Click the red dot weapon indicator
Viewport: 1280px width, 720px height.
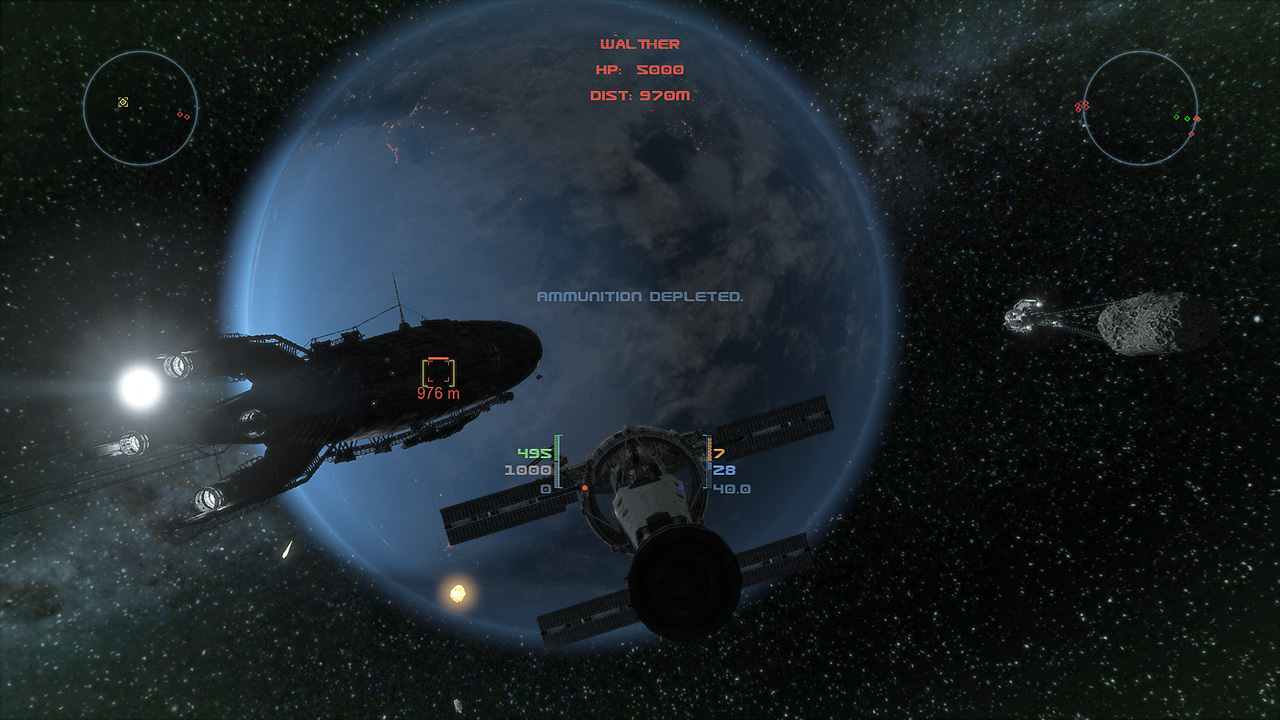[585, 488]
